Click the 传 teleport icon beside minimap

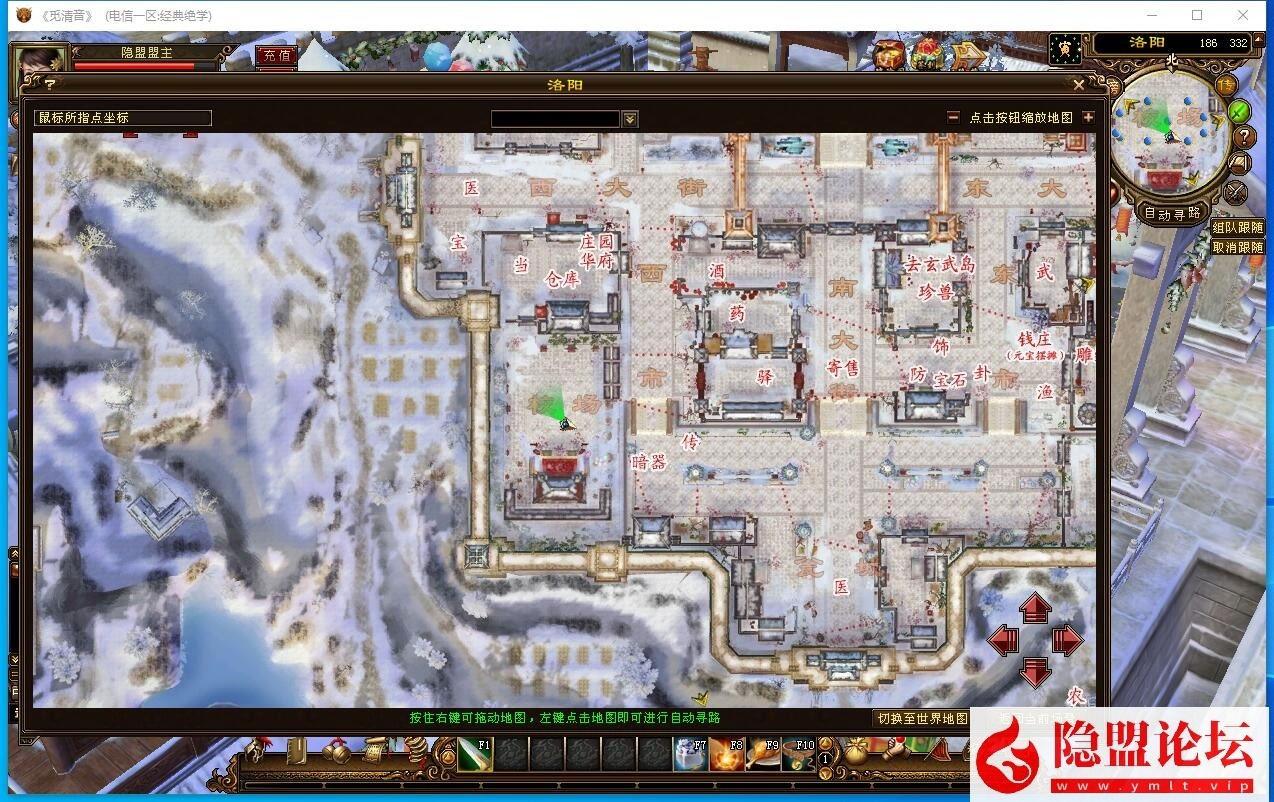coord(1225,85)
